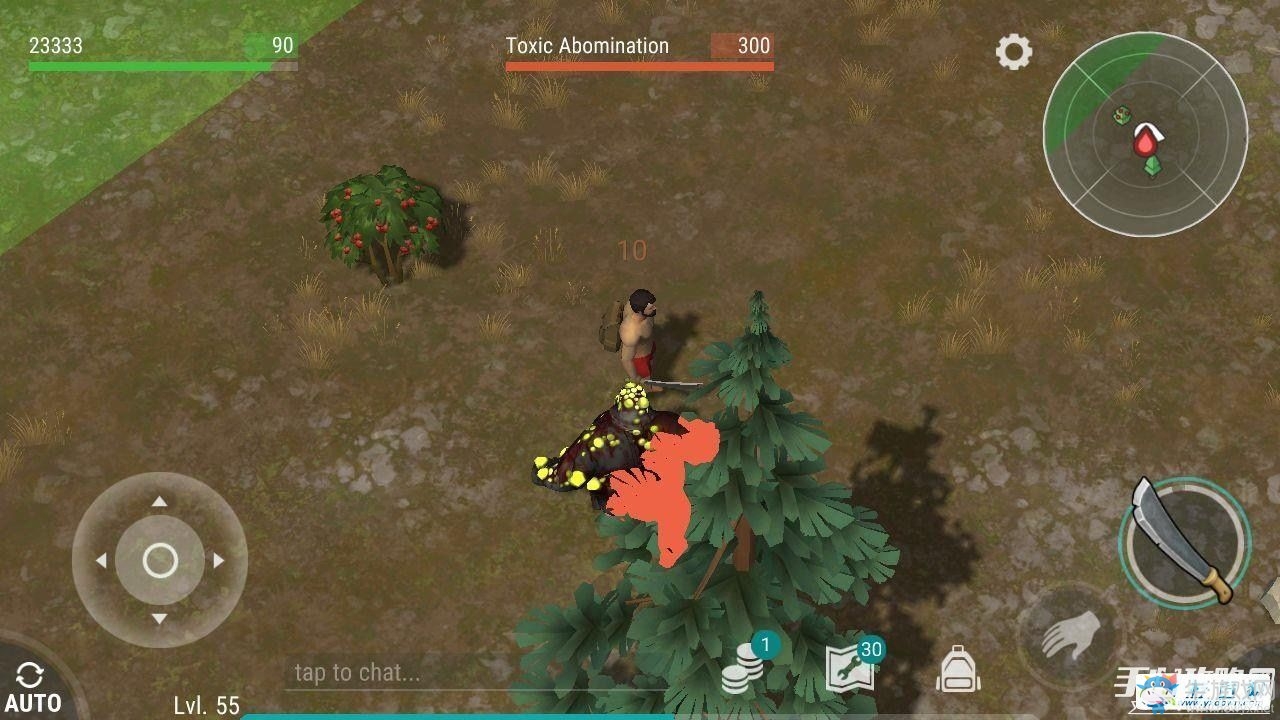
Task: Toggle the AUTO mode button
Action: pyautogui.click(x=30, y=688)
